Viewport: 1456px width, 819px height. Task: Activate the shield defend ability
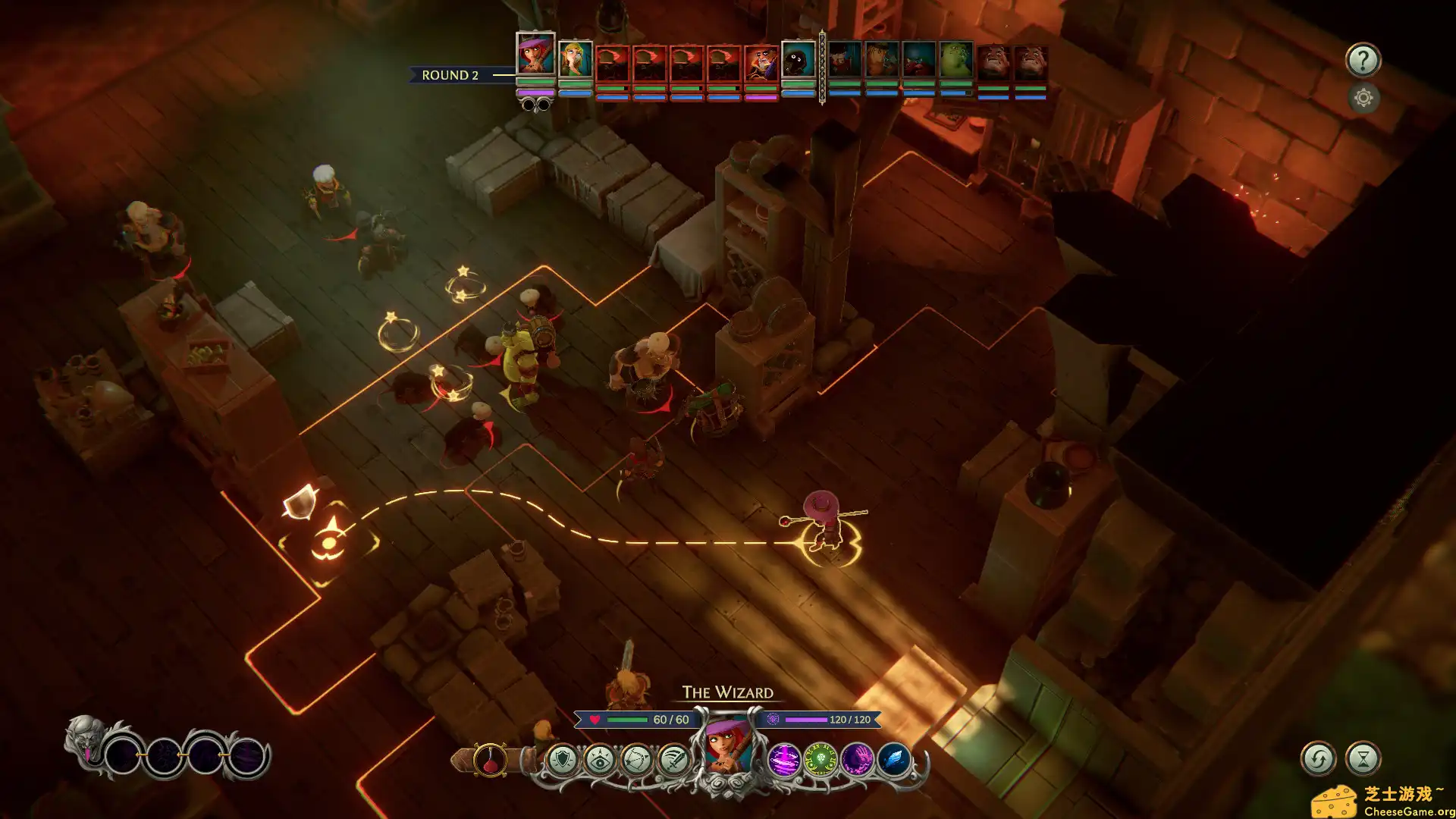tap(563, 760)
